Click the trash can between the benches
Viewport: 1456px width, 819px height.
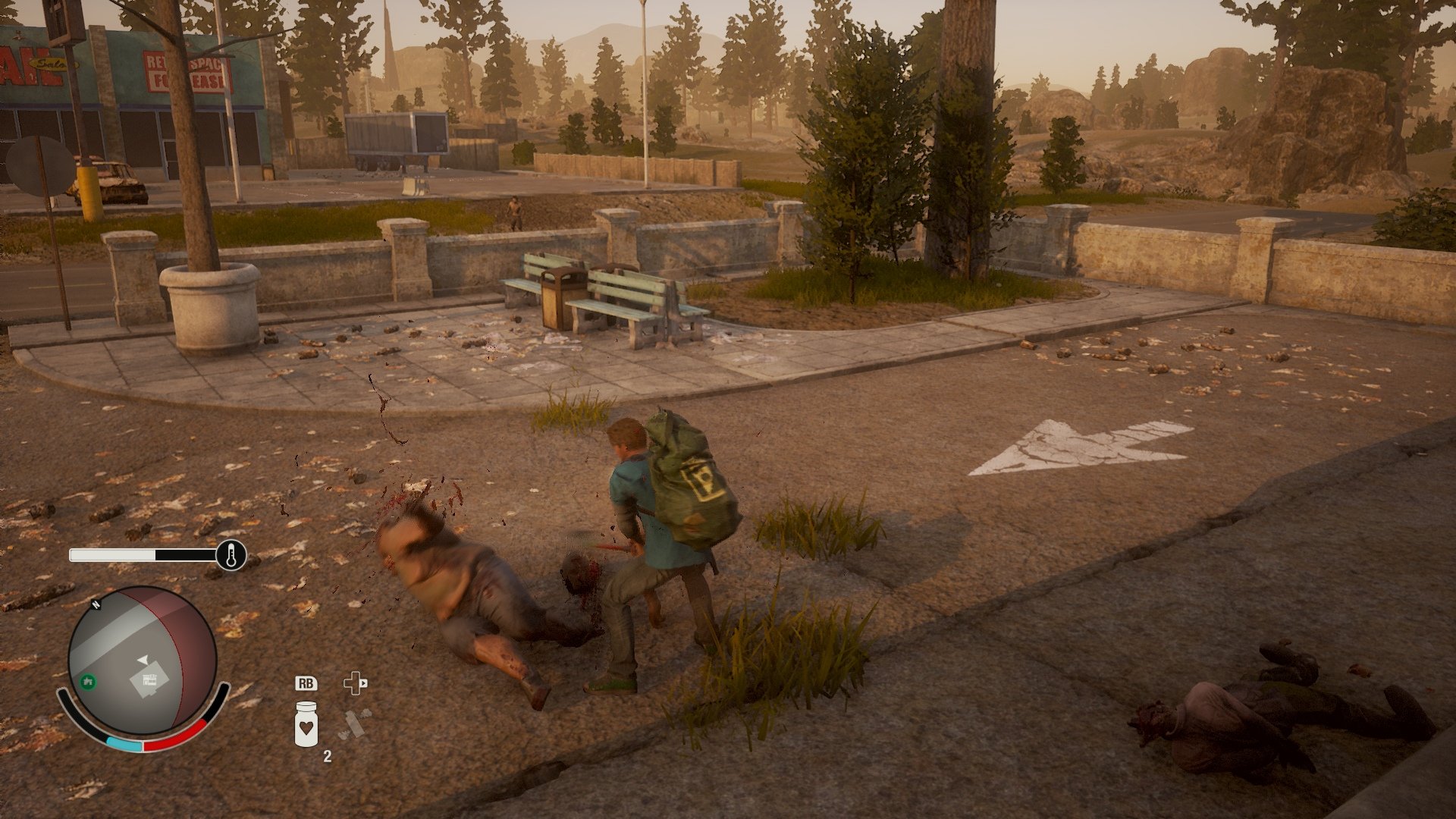[556, 297]
